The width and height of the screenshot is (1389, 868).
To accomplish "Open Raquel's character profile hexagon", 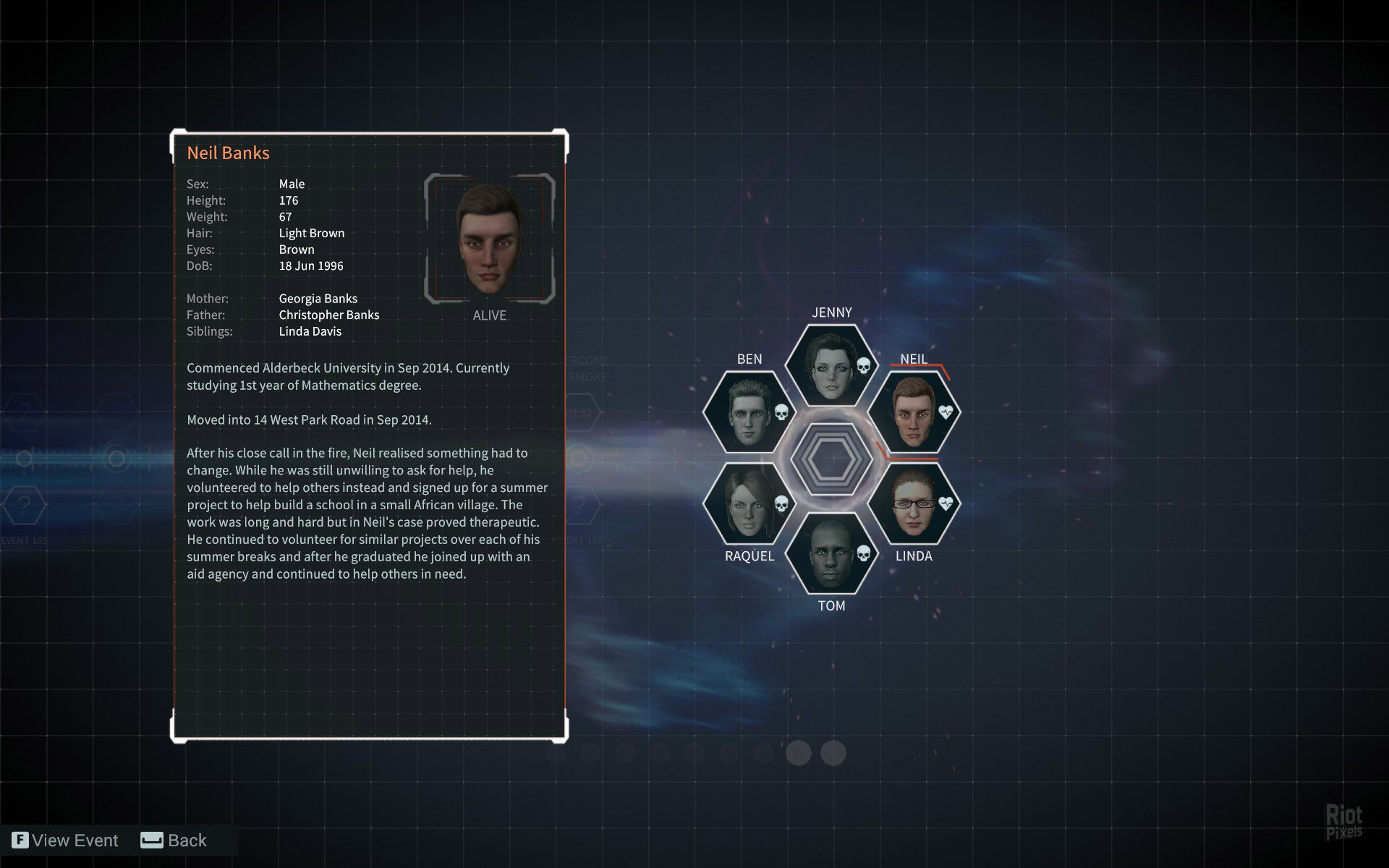I will (x=749, y=504).
